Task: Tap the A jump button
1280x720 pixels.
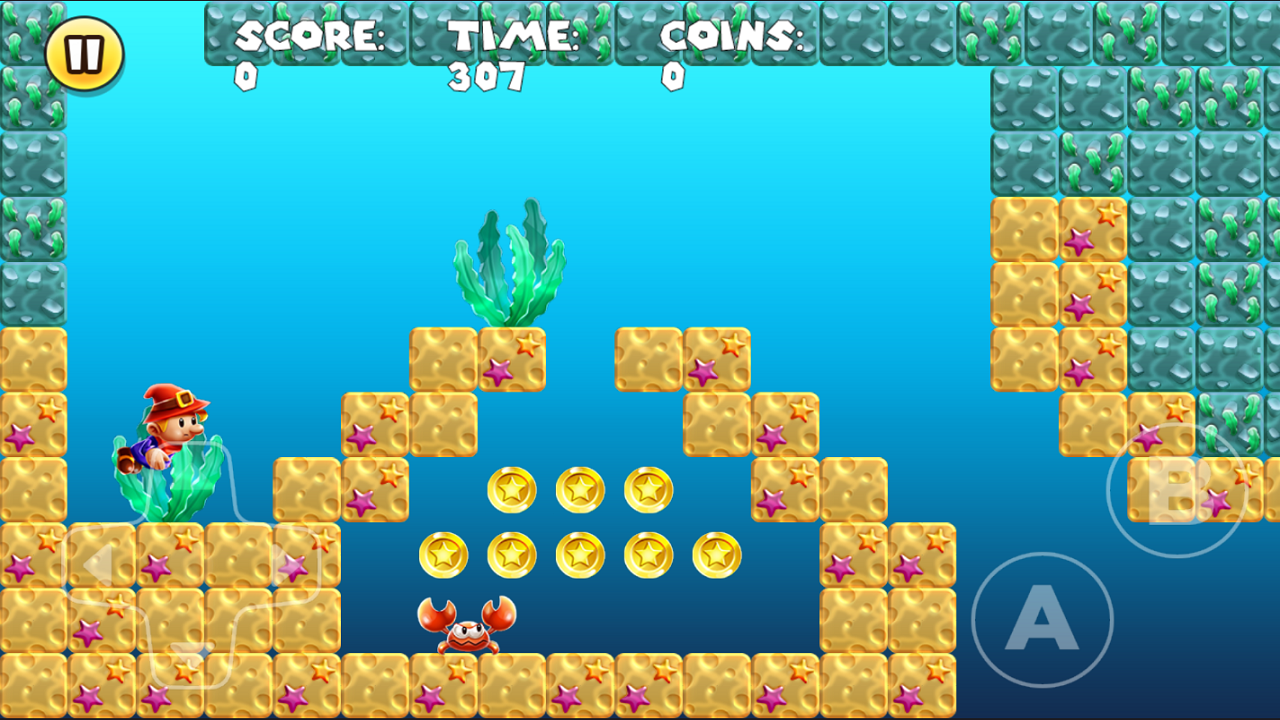Action: pyautogui.click(x=1043, y=620)
